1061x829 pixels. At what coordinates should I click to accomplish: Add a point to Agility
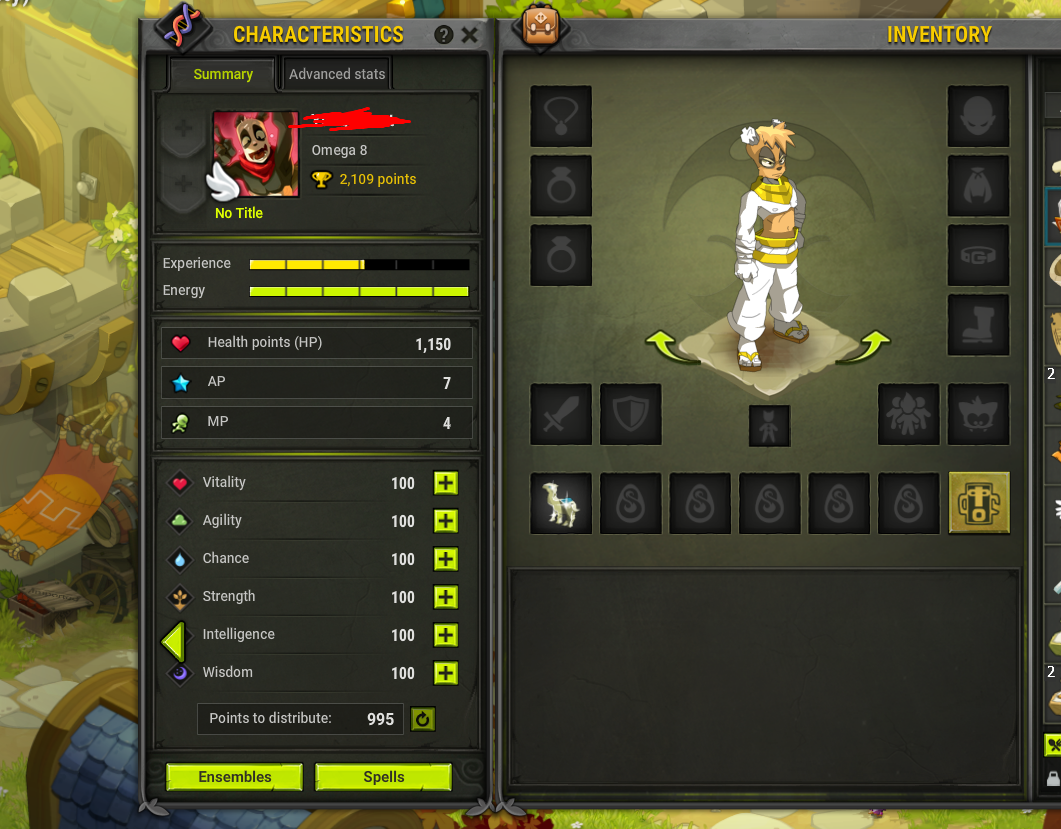(x=446, y=521)
